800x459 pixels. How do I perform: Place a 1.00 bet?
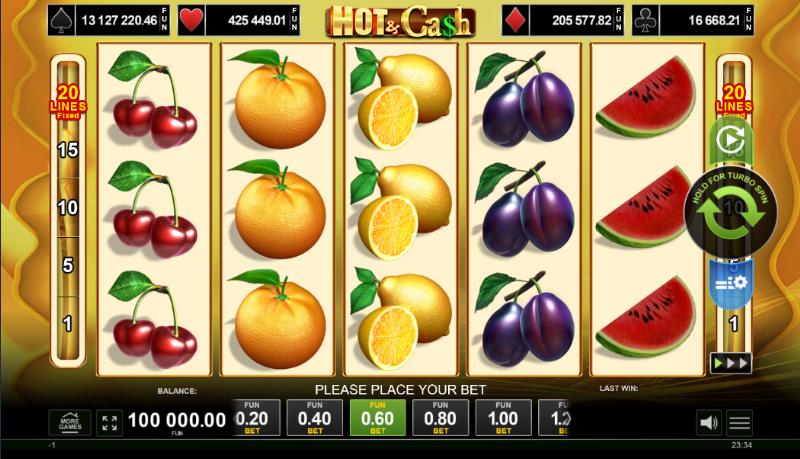coord(503,418)
